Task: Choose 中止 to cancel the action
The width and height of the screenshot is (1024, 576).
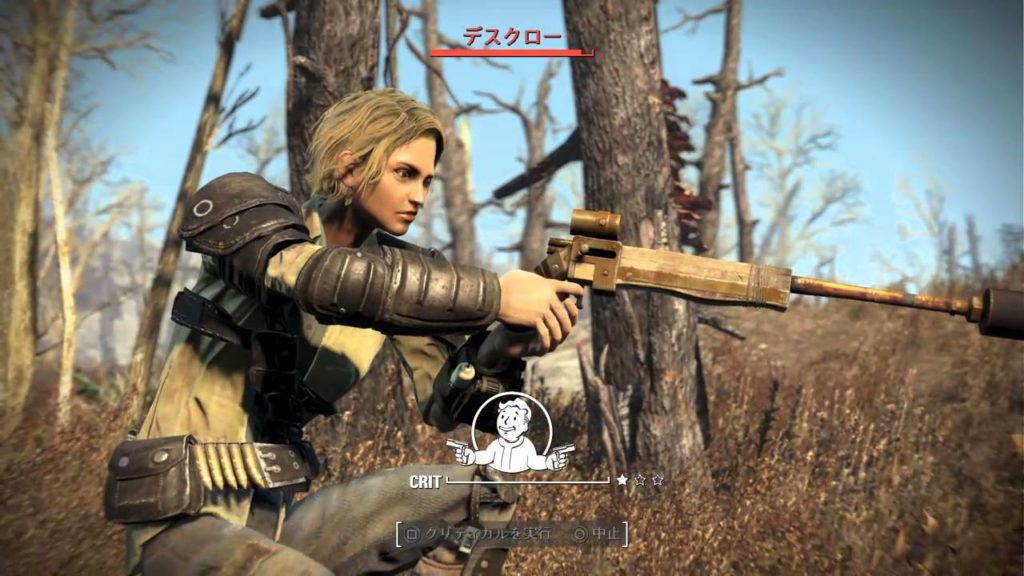Action: click(598, 534)
